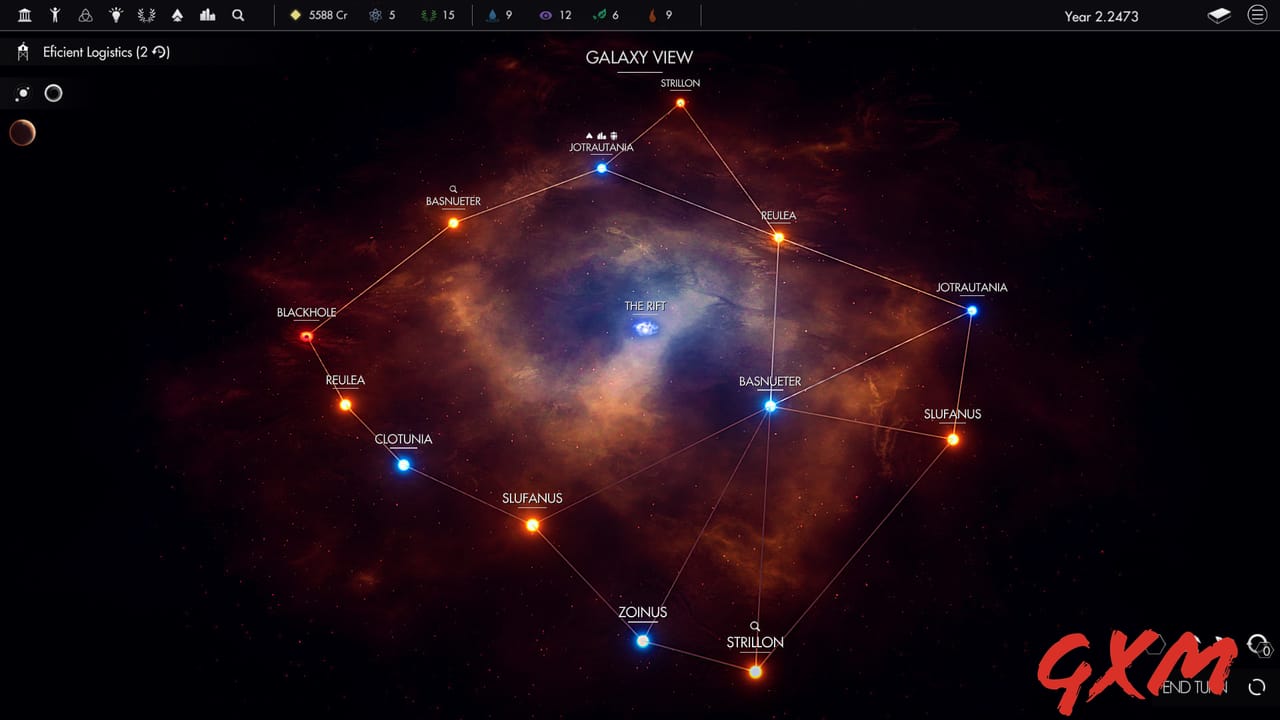Expand details for the upward-arrows toolbar icon

[x=176, y=15]
